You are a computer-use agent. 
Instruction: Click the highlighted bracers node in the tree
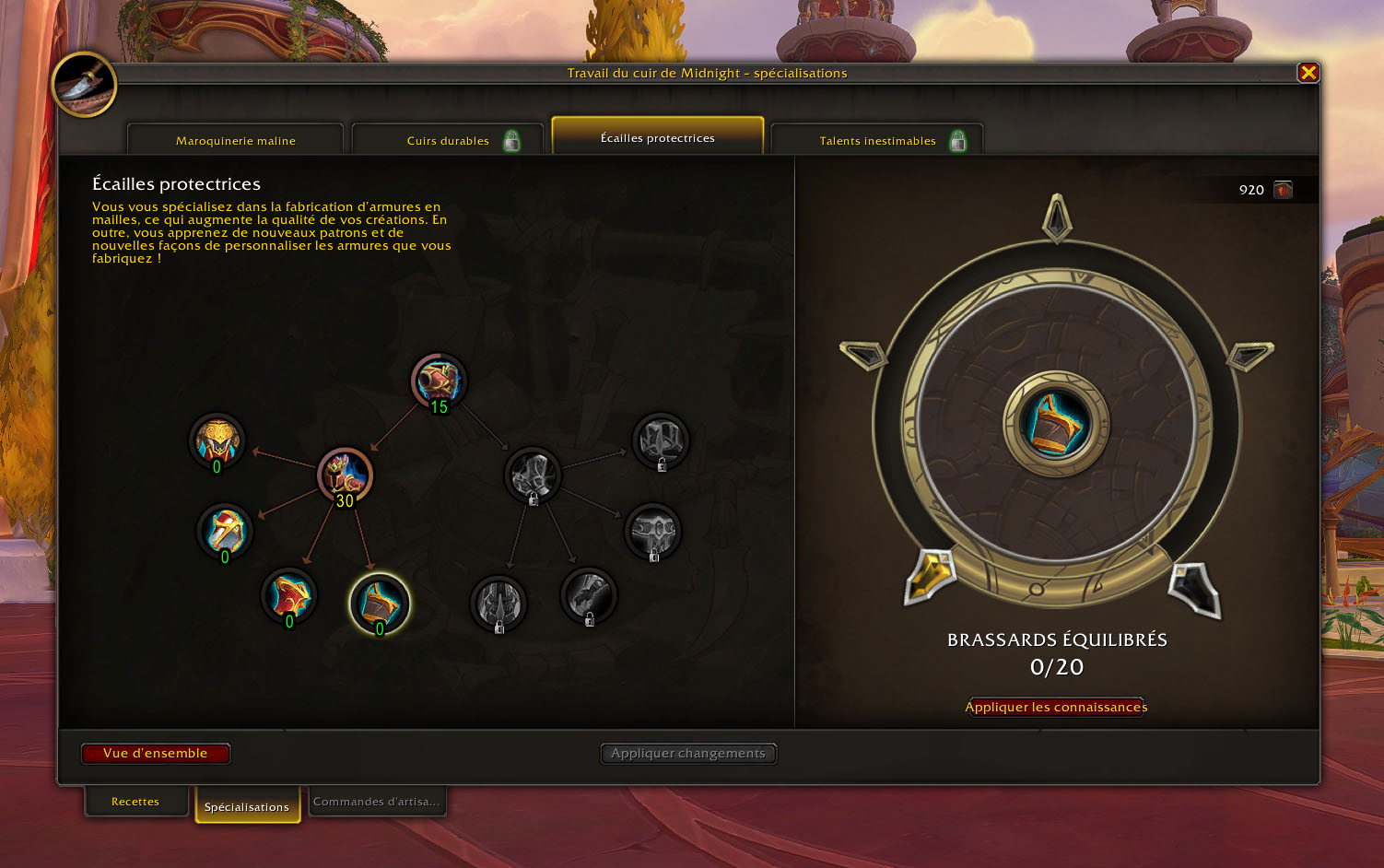[x=379, y=603]
